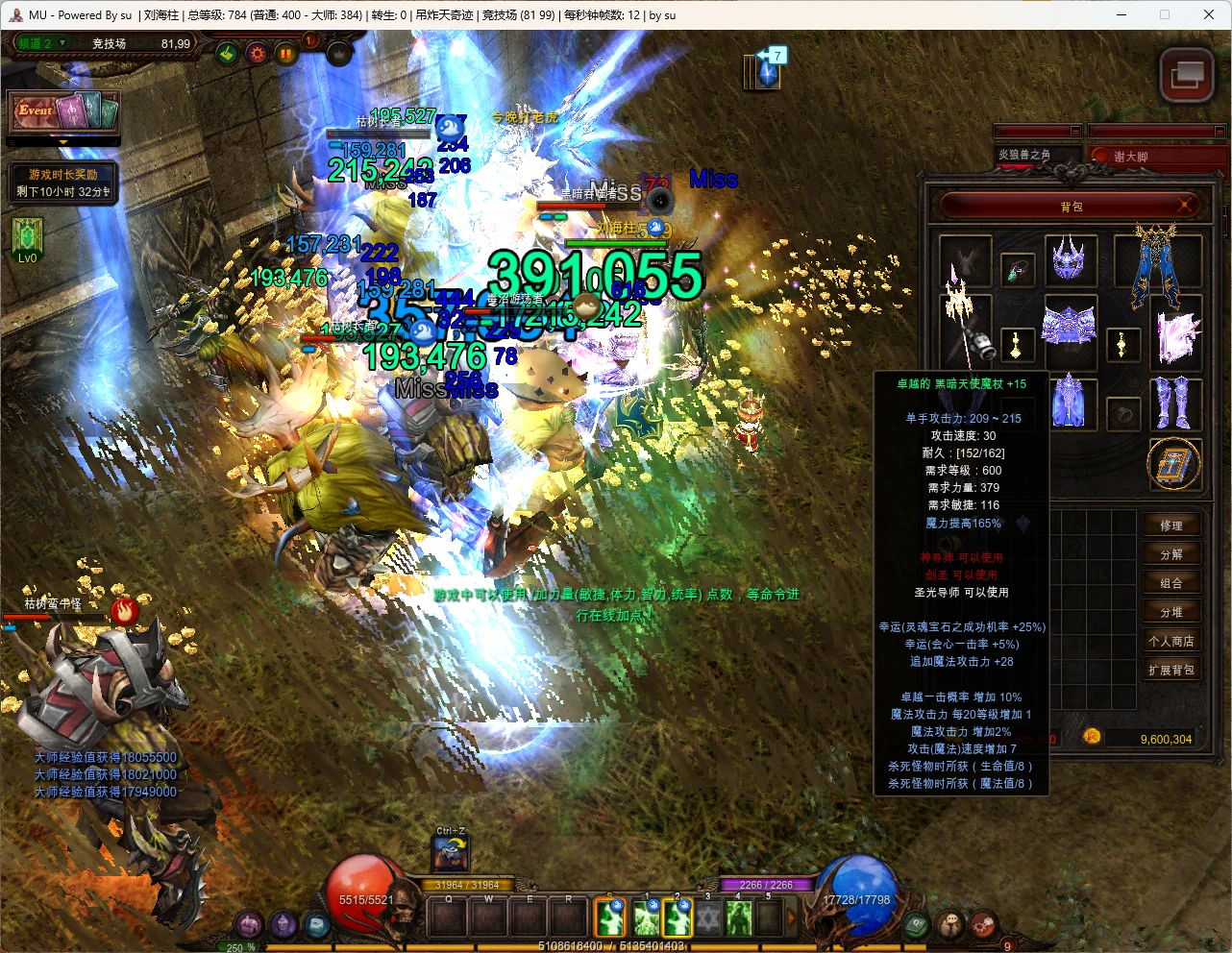The width and height of the screenshot is (1232, 953).
Task: Click the 扩展背包 expand bag button
Action: (1170, 670)
